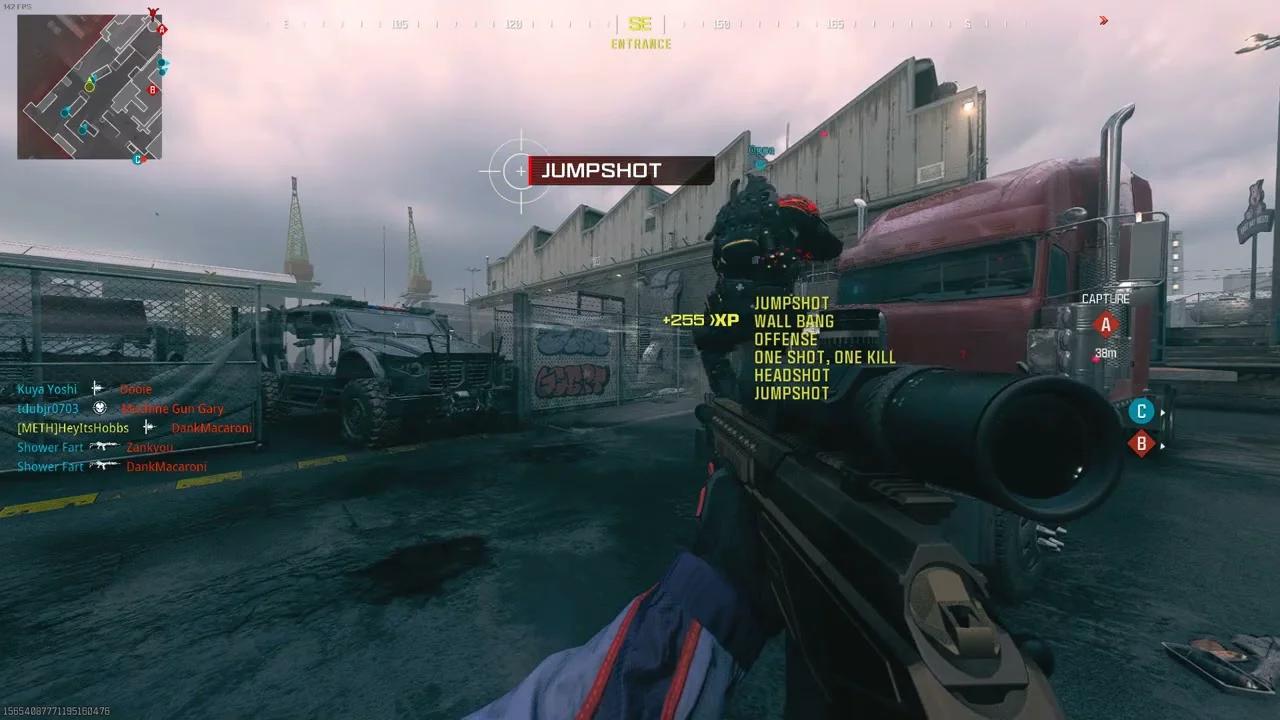The height and width of the screenshot is (720, 1280).
Task: Click the SE compass heading marker
Action: (x=640, y=24)
